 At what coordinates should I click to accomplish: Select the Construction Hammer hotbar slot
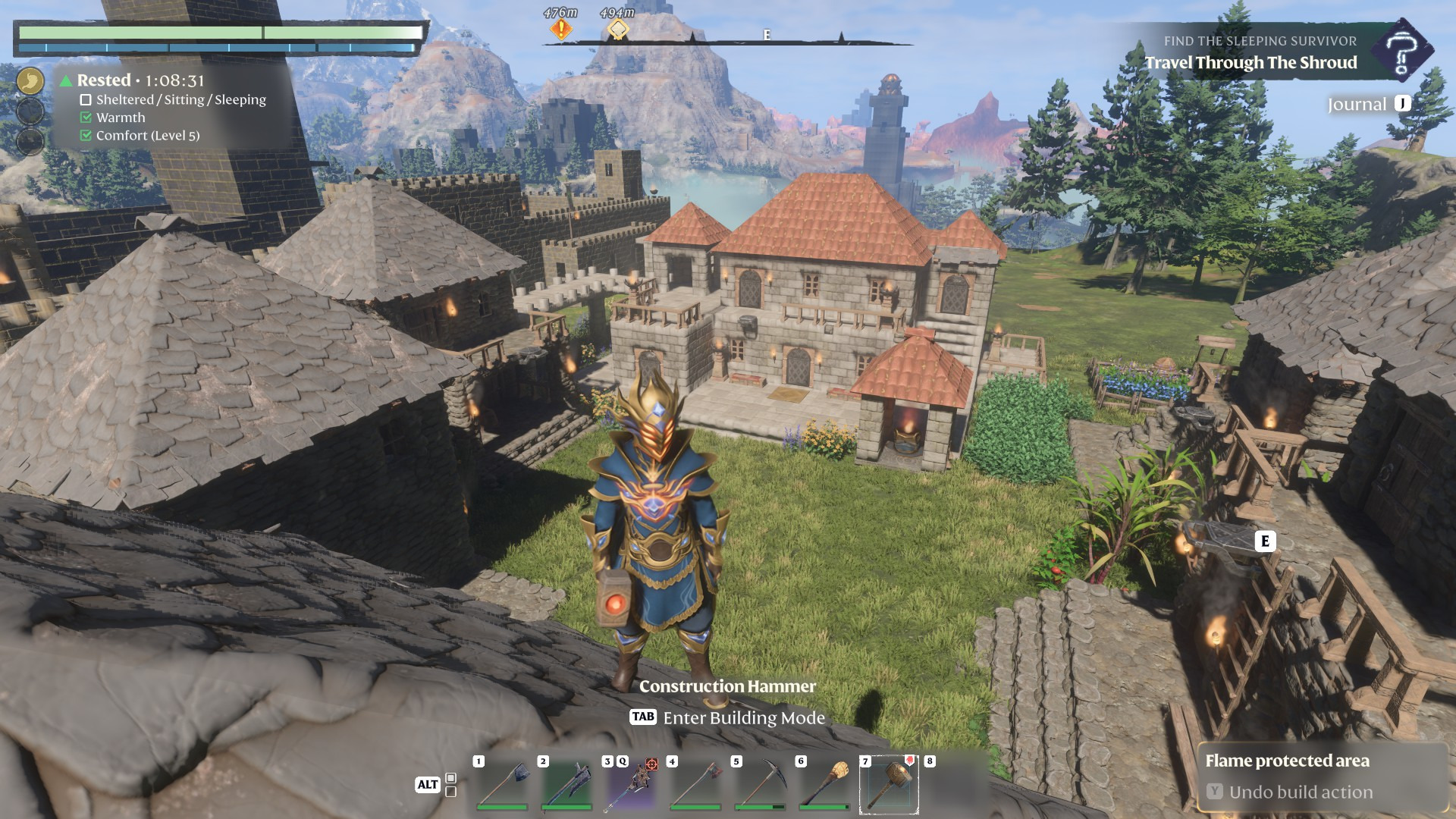(x=889, y=785)
